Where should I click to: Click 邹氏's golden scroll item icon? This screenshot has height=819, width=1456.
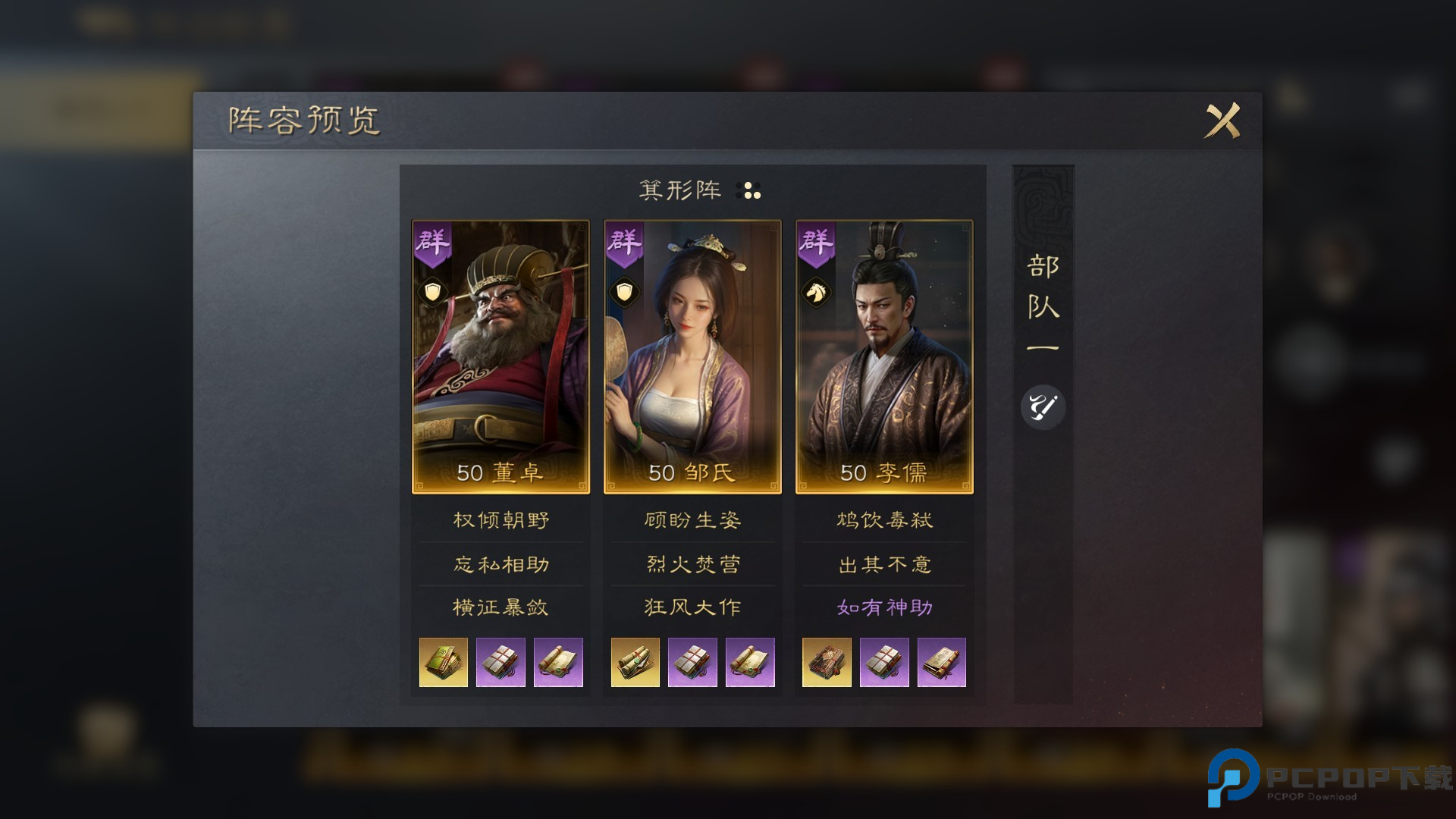[635, 662]
